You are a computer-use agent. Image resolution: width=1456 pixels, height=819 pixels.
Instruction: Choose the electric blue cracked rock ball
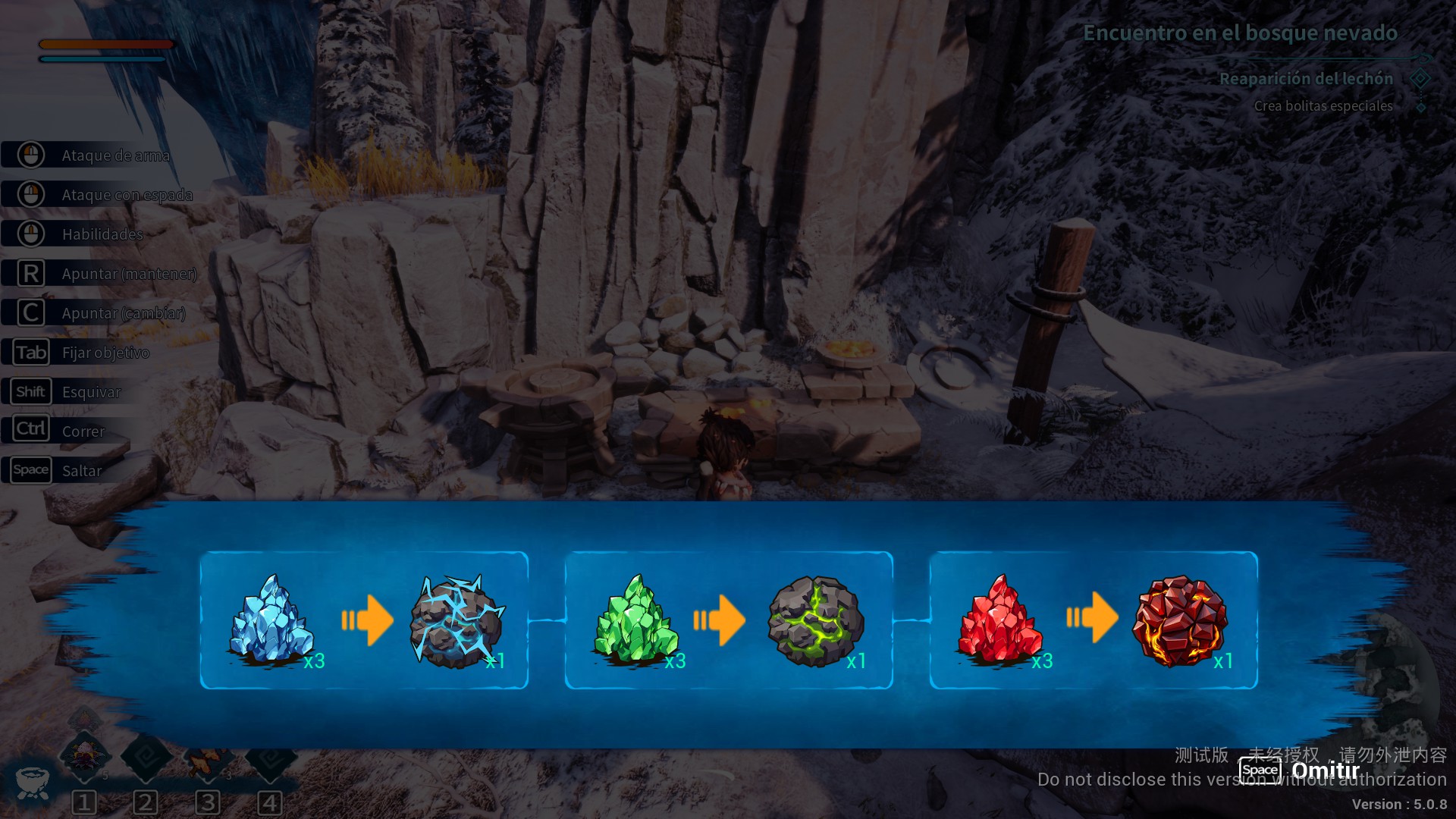click(x=457, y=622)
